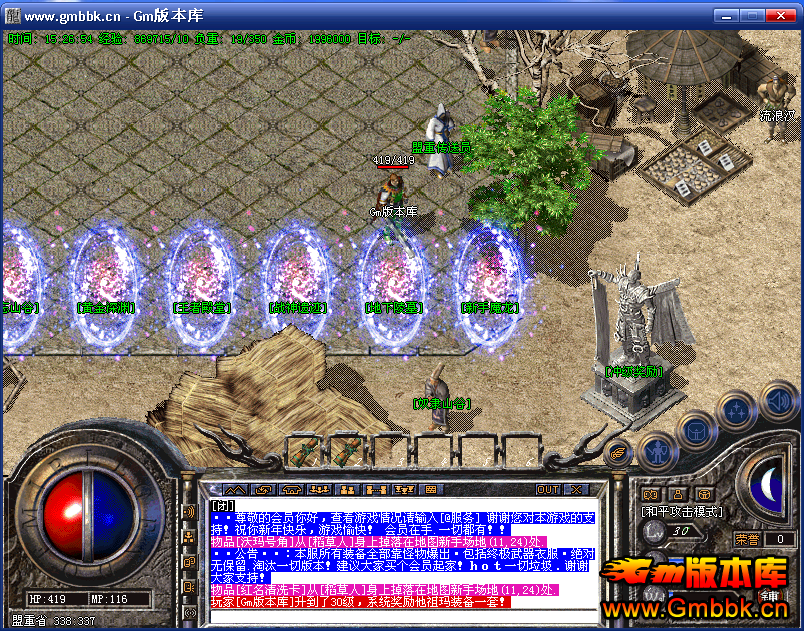
Task: Select the first belt slot potion
Action: (x=304, y=451)
